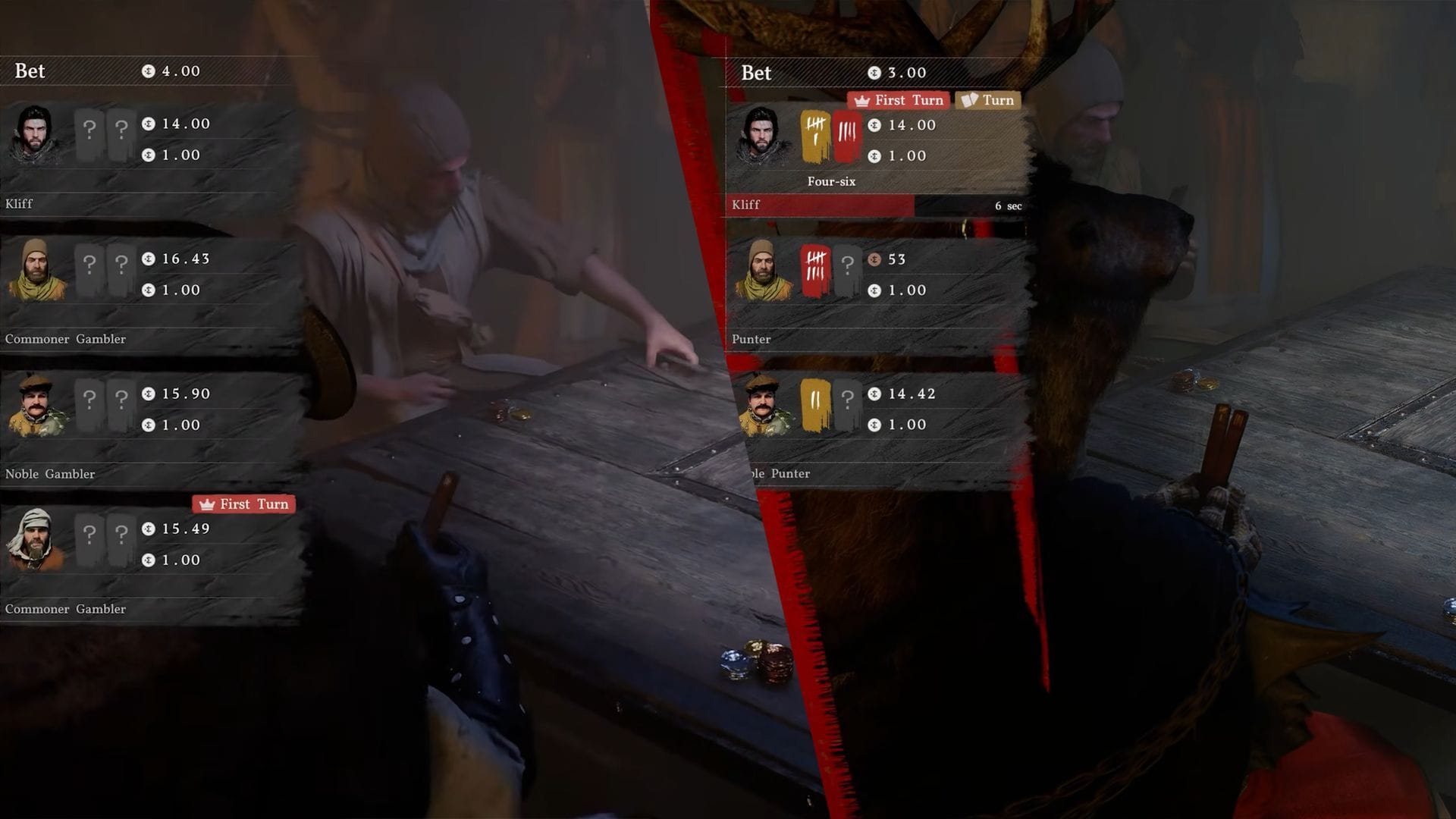Screen dimensions: 1456x819
Task: Flip the Noble Punter's hidden card
Action: (848, 404)
